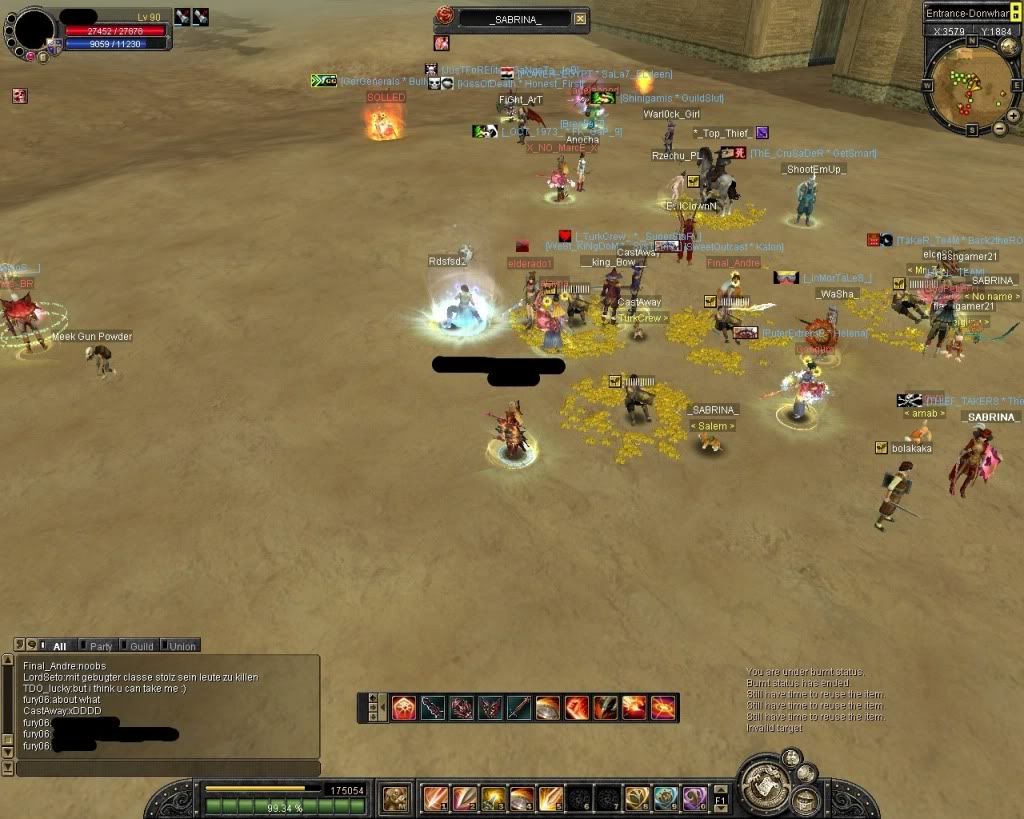Screen dimensions: 1024x819
Task: Click the first red skill on upper hotbar
Action: coord(404,708)
